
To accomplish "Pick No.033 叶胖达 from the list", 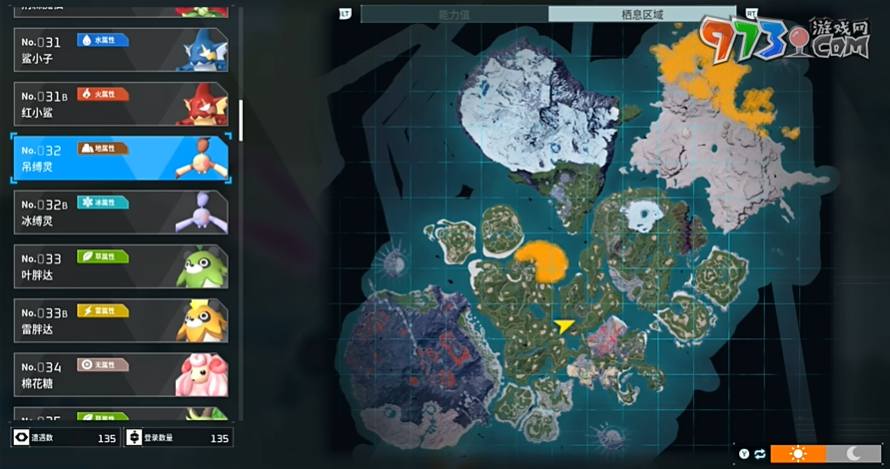I will point(120,266).
